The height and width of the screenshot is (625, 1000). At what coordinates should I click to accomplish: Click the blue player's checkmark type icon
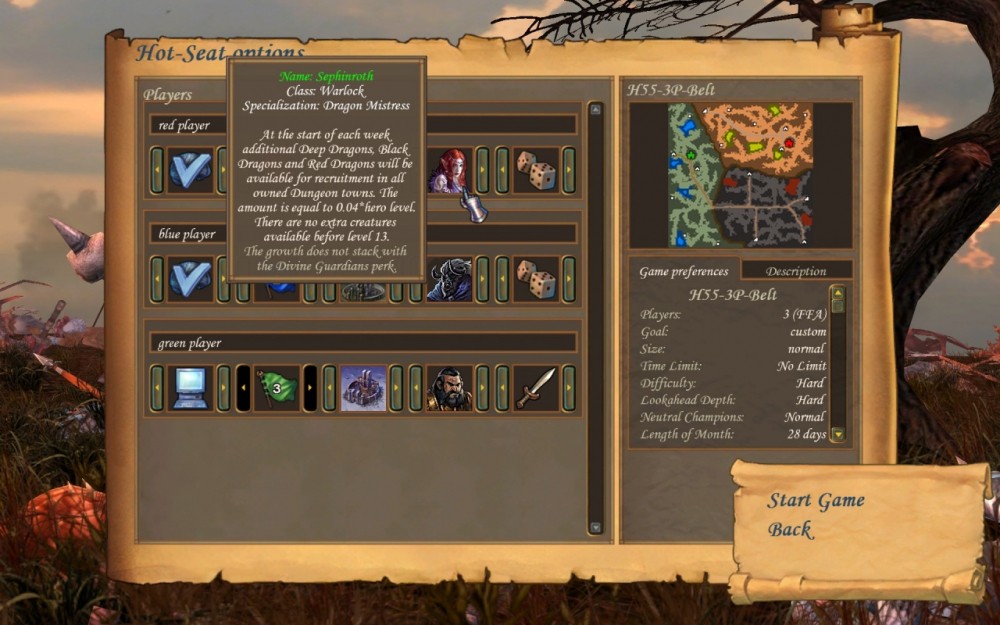click(189, 279)
